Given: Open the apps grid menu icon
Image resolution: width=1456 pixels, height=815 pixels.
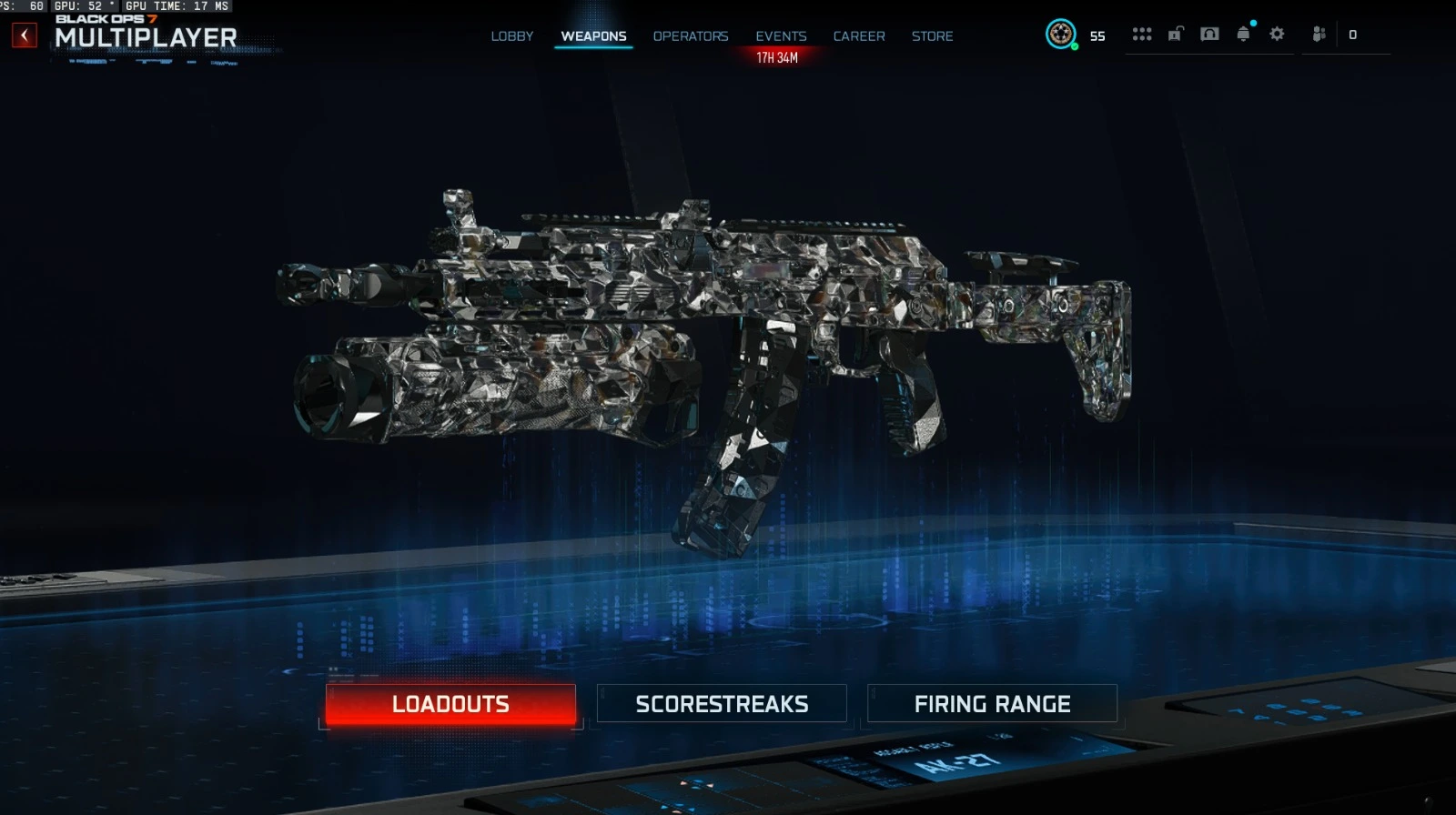Looking at the screenshot, I should (x=1142, y=34).
